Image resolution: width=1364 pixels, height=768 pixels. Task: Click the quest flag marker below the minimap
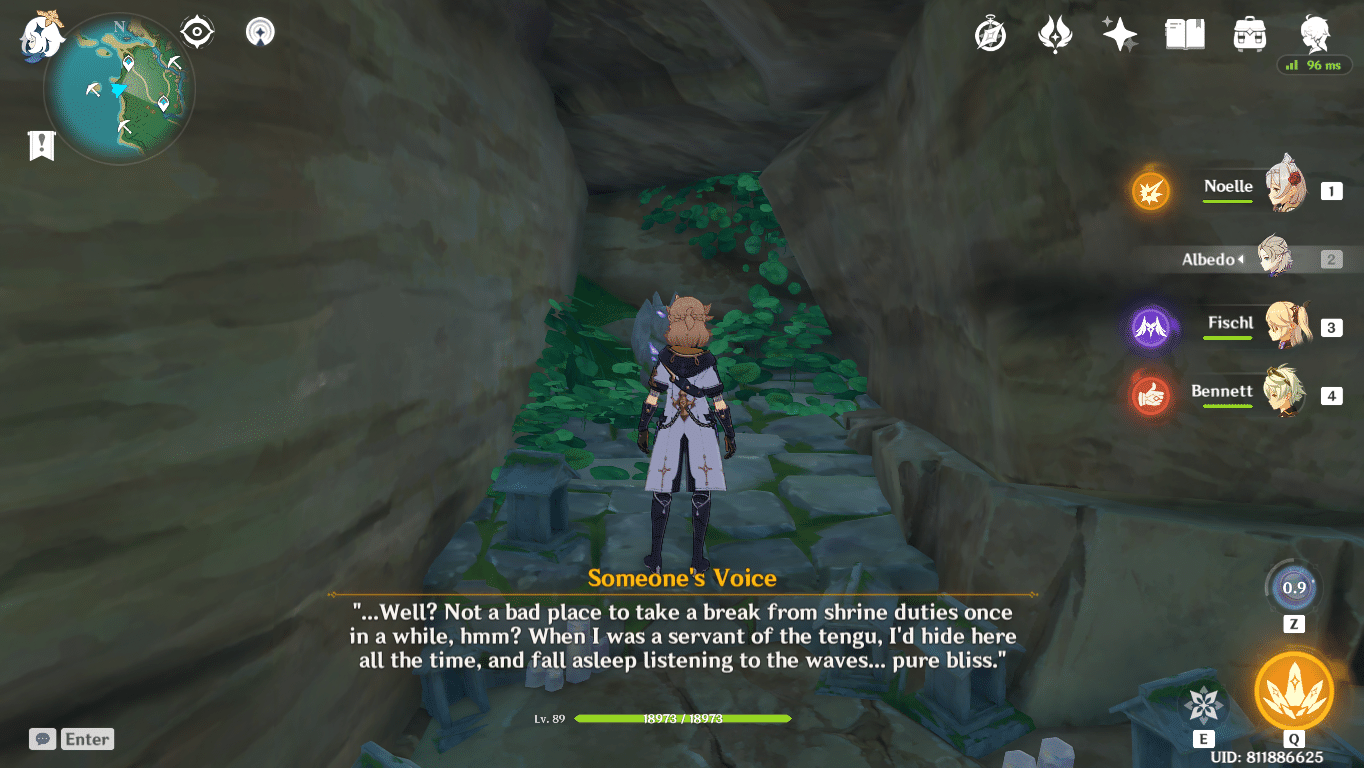41,146
